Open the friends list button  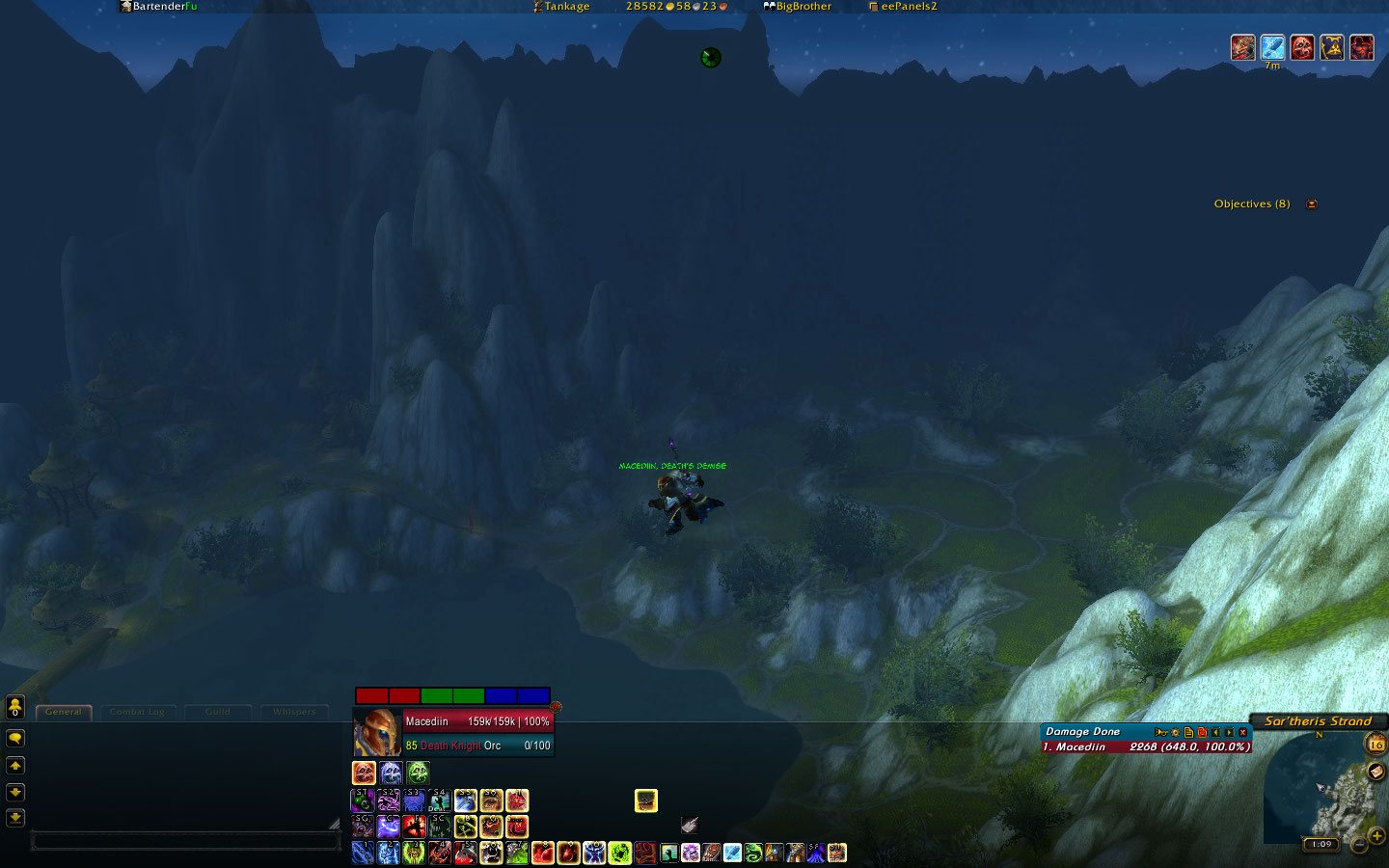coord(15,707)
